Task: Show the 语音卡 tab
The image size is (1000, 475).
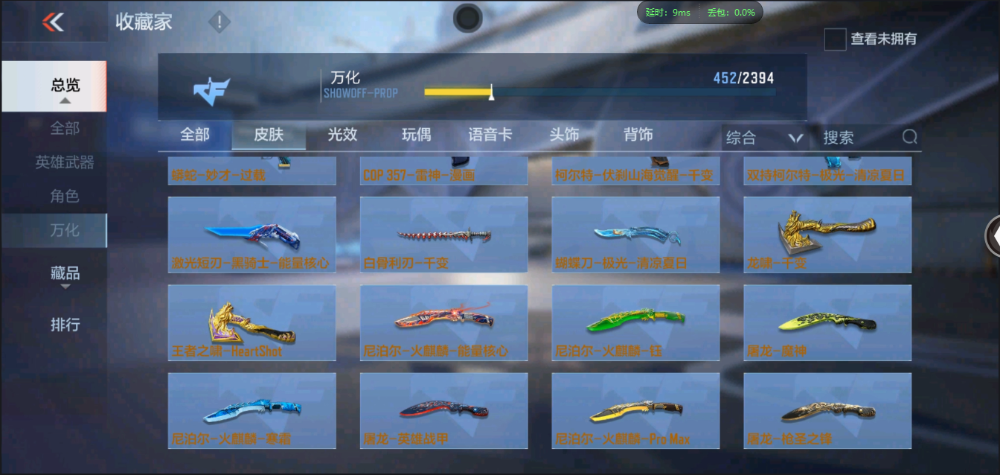Action: (x=490, y=135)
